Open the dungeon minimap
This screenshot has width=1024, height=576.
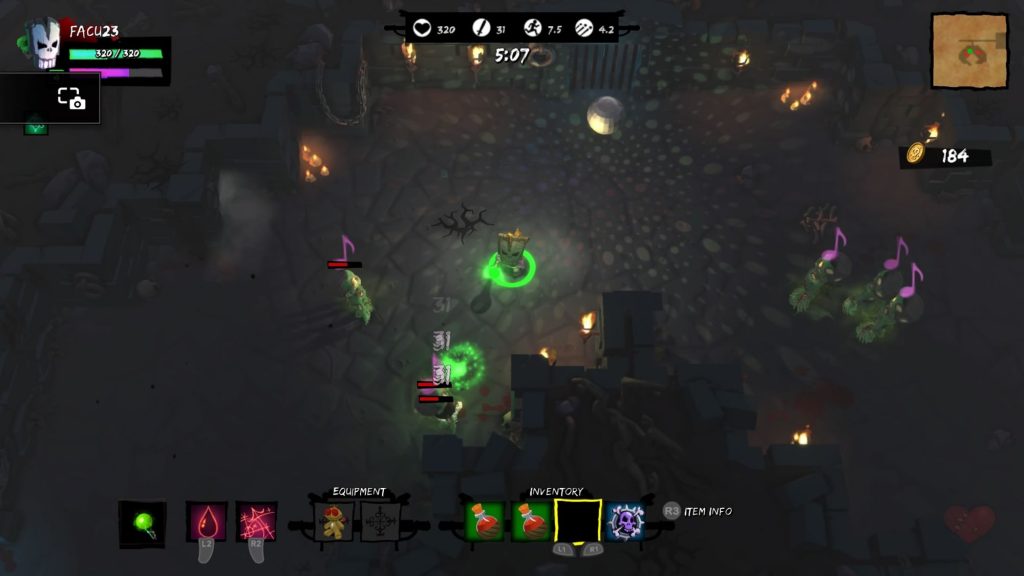[x=968, y=50]
